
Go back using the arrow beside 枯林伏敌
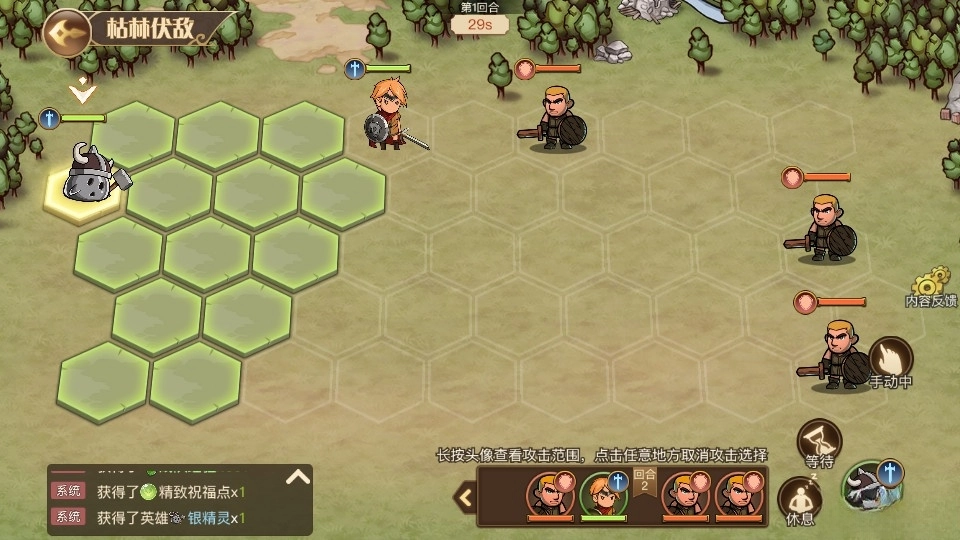tap(66, 31)
